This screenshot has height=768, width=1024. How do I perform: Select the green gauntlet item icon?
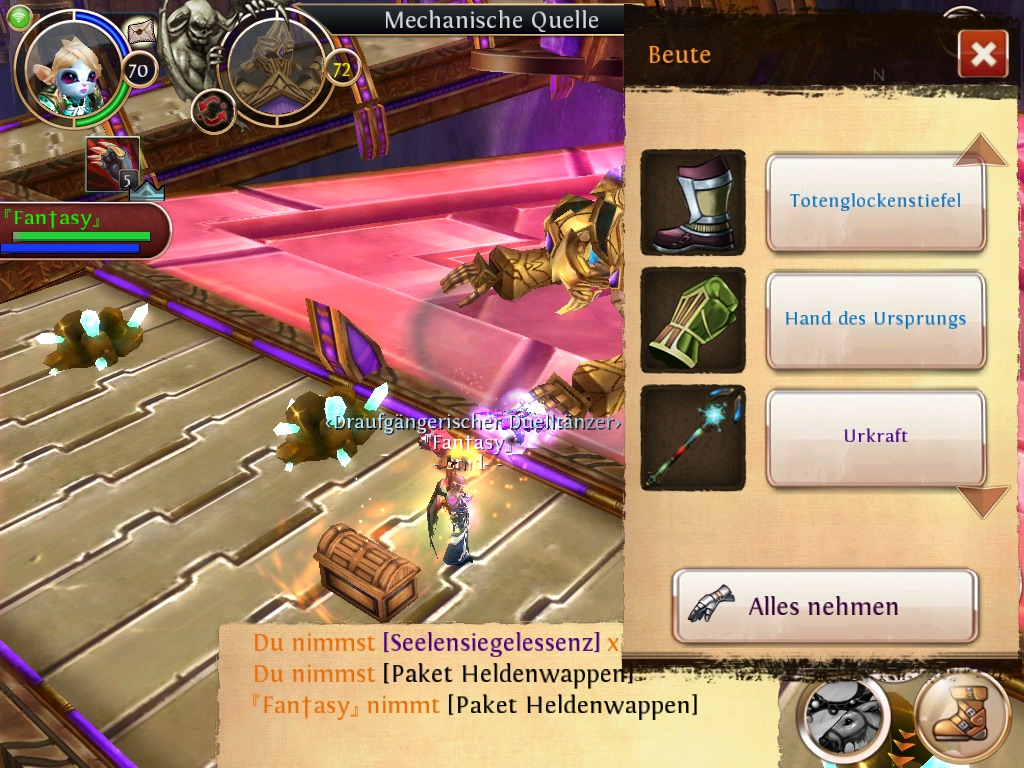tap(693, 320)
